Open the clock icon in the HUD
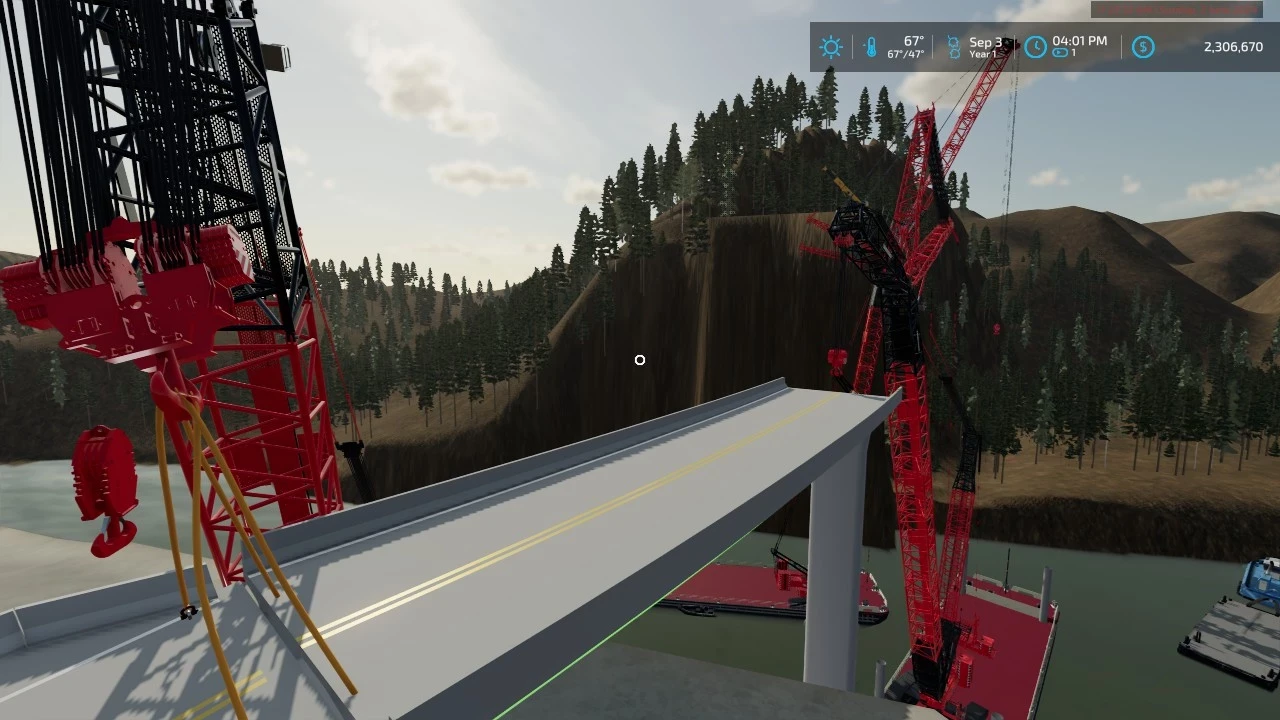The width and height of the screenshot is (1280, 720). 1035,44
